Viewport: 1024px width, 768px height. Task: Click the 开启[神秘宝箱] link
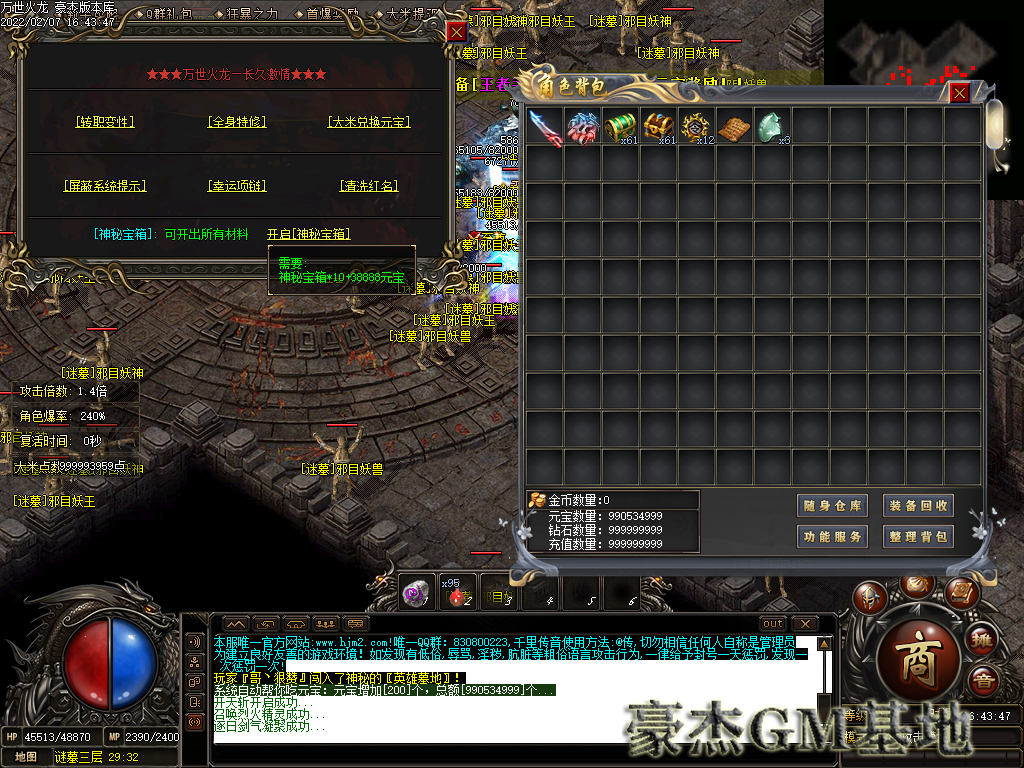tap(308, 234)
